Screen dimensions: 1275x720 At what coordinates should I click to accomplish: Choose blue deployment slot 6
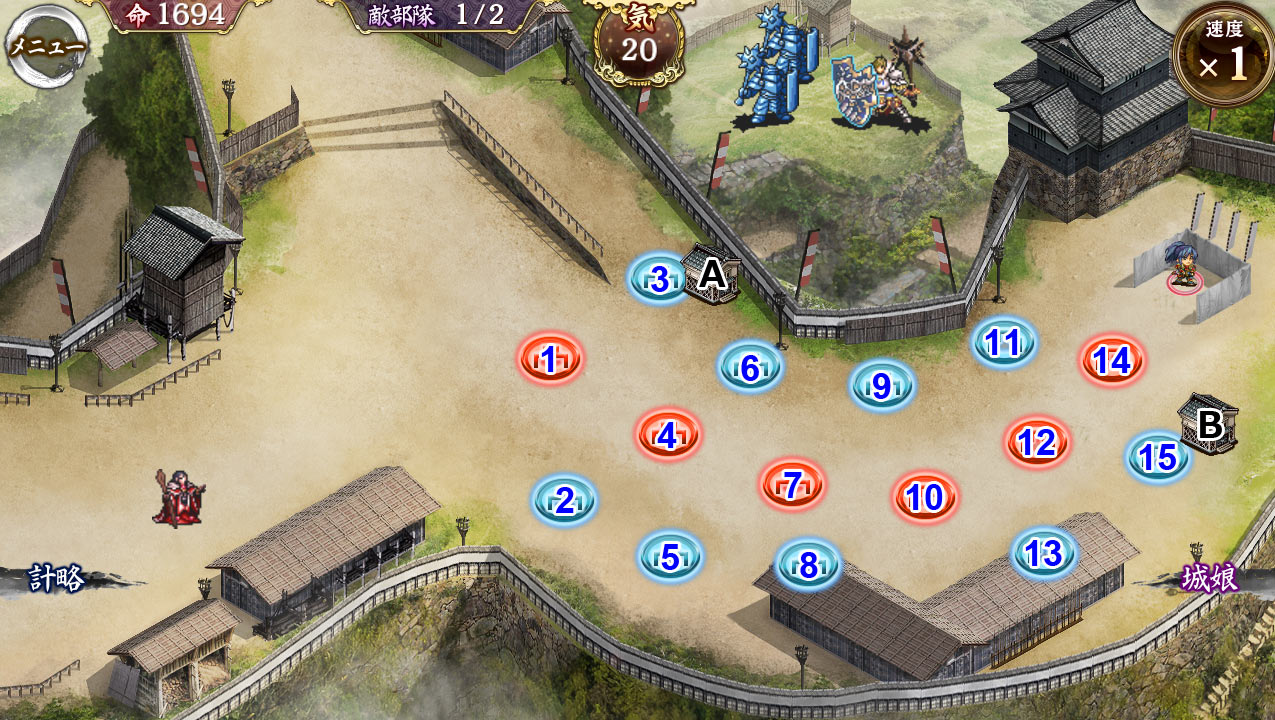(750, 367)
